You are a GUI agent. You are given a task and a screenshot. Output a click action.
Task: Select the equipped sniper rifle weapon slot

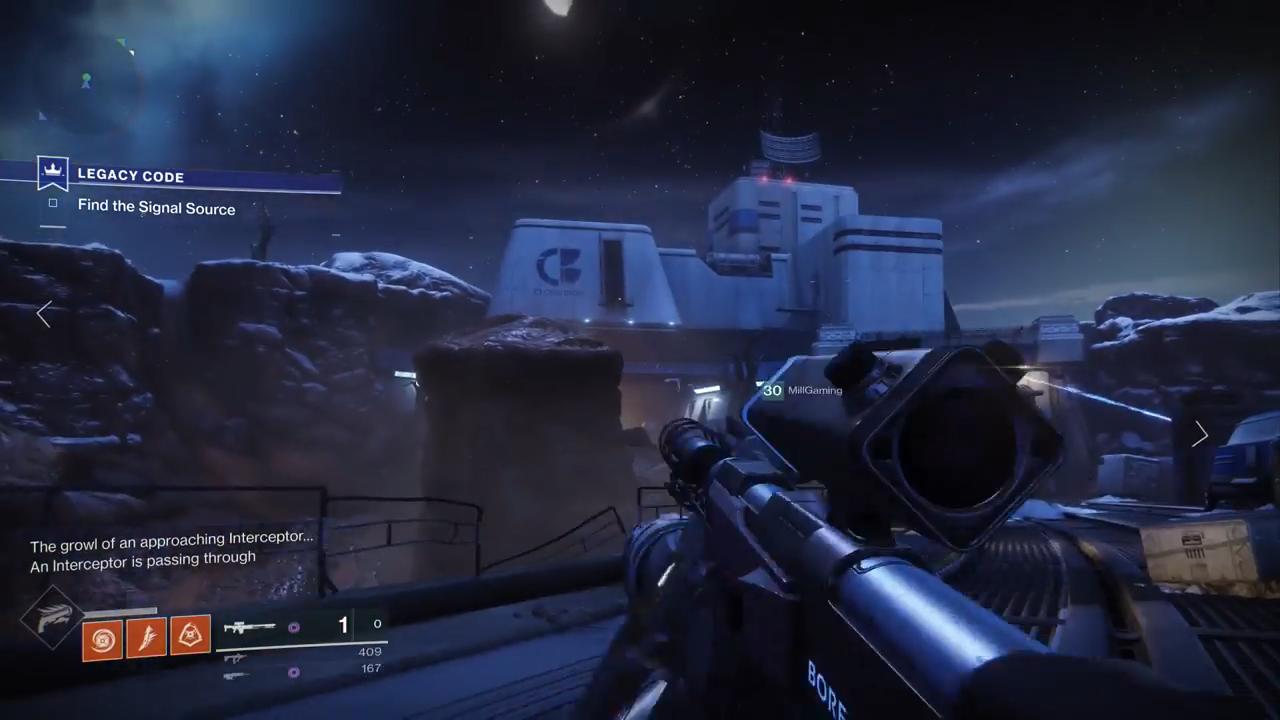point(250,628)
